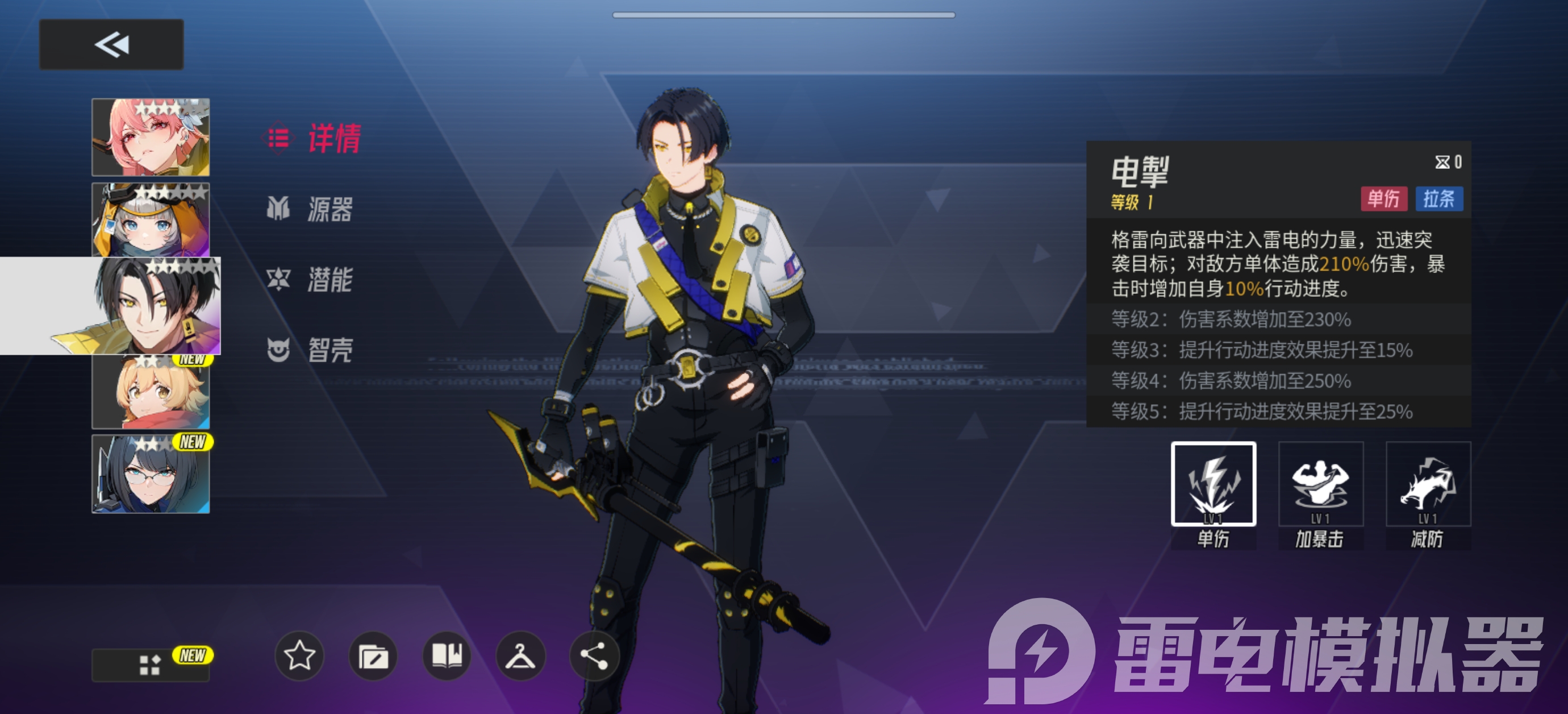The height and width of the screenshot is (714, 1568).
Task: Switch to the 智壳 tab
Action: tap(310, 350)
